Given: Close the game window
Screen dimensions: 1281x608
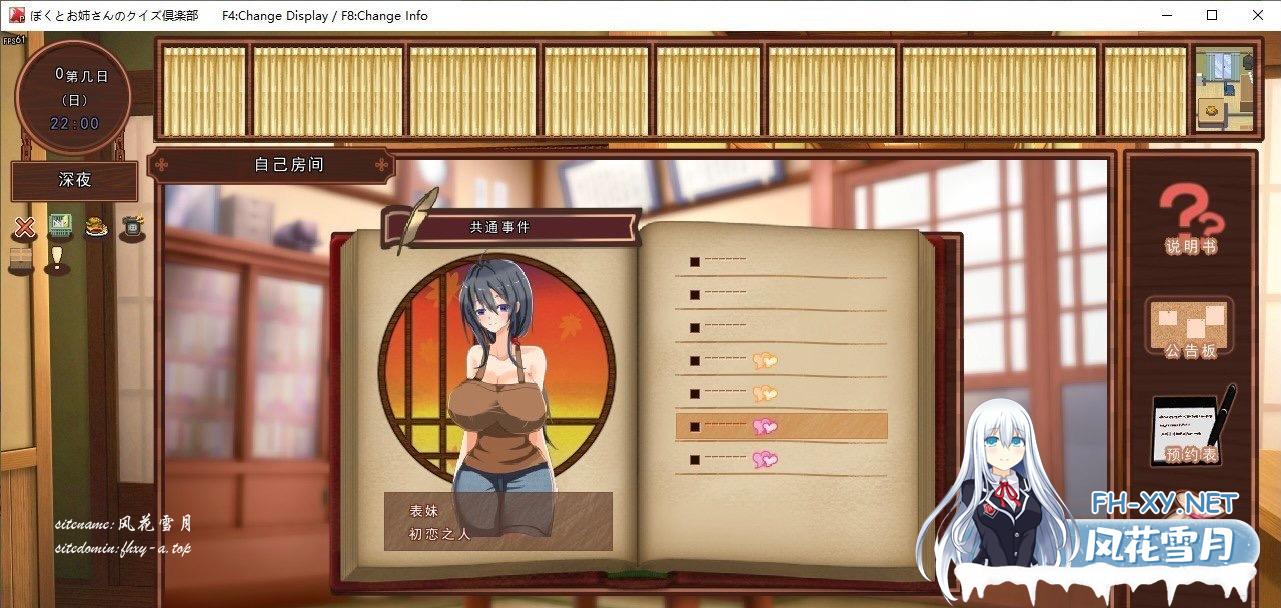Looking at the screenshot, I should pyautogui.click(x=1258, y=15).
